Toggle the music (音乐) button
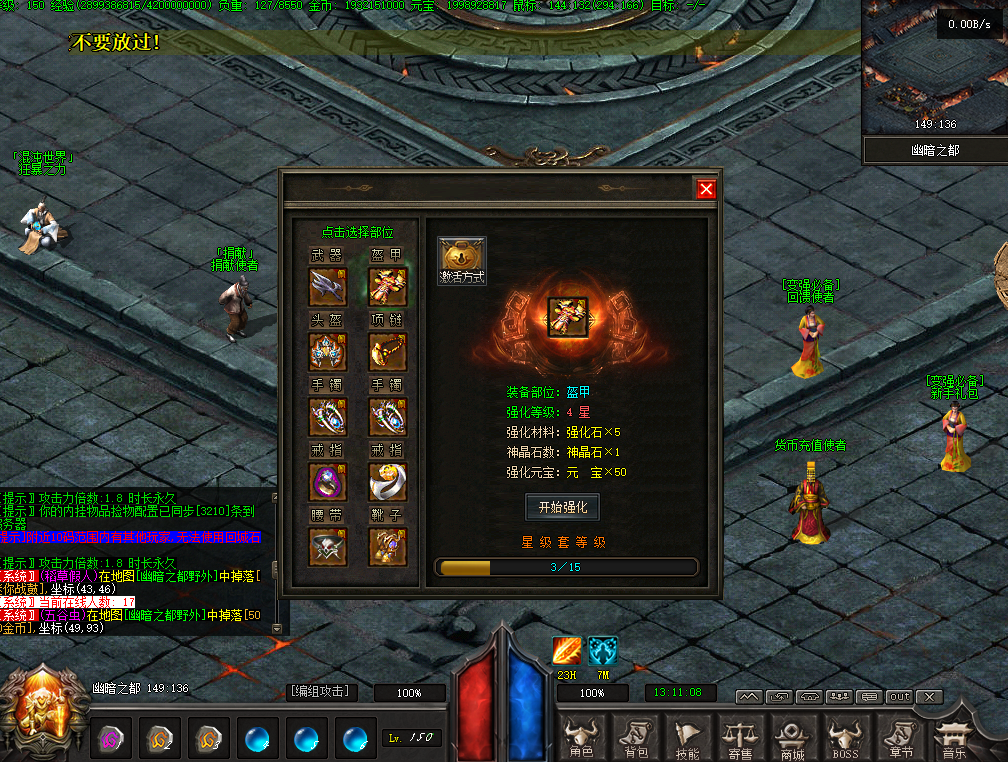The width and height of the screenshot is (1008, 762). point(953,739)
